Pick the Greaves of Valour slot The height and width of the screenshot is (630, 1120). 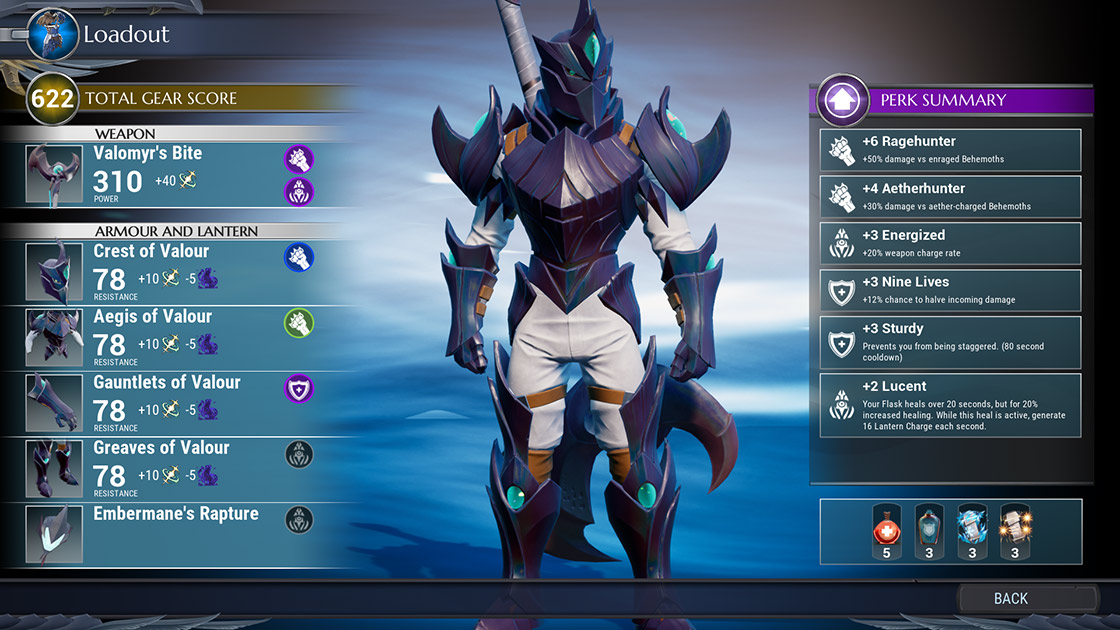[x=170, y=469]
